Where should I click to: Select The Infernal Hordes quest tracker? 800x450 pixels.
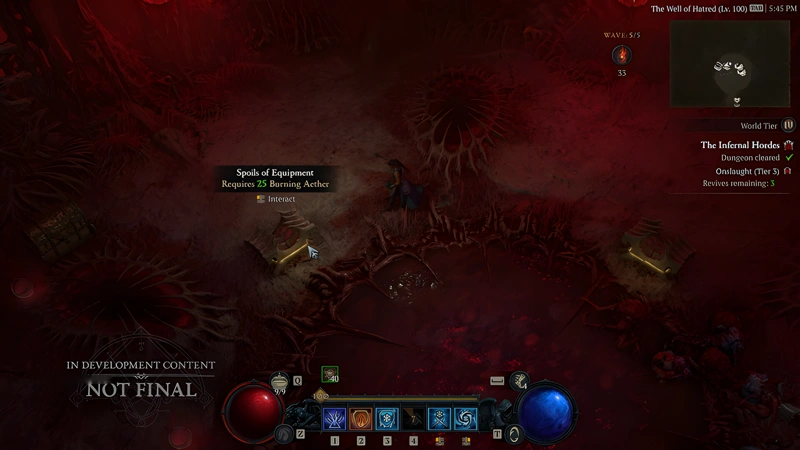pyautogui.click(x=740, y=145)
